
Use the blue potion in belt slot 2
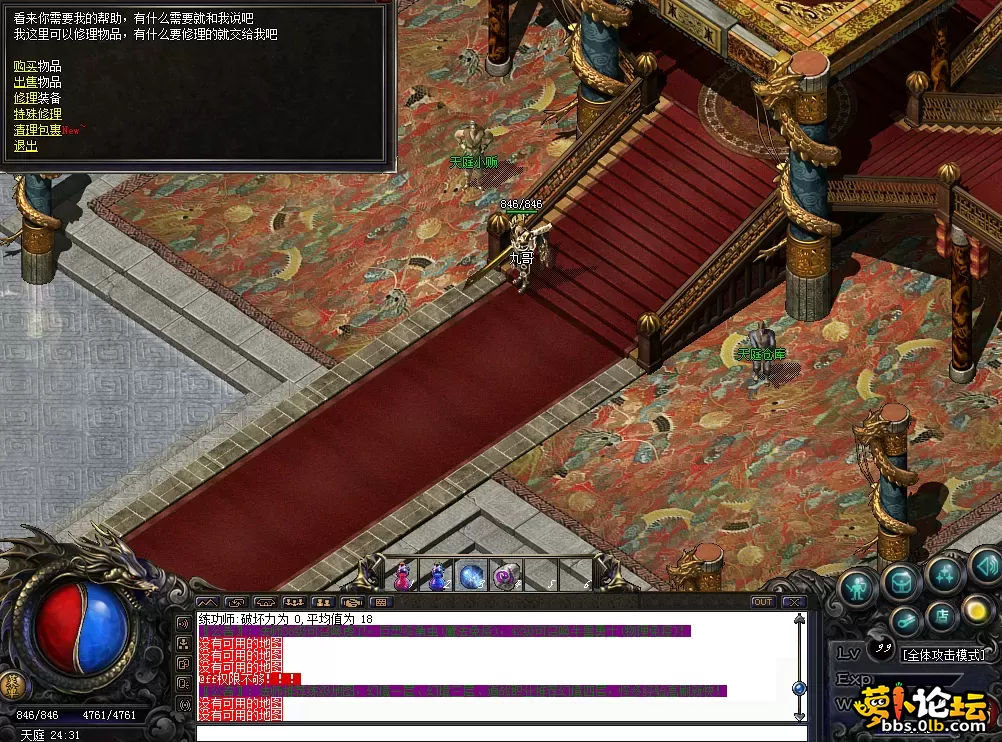(437, 576)
